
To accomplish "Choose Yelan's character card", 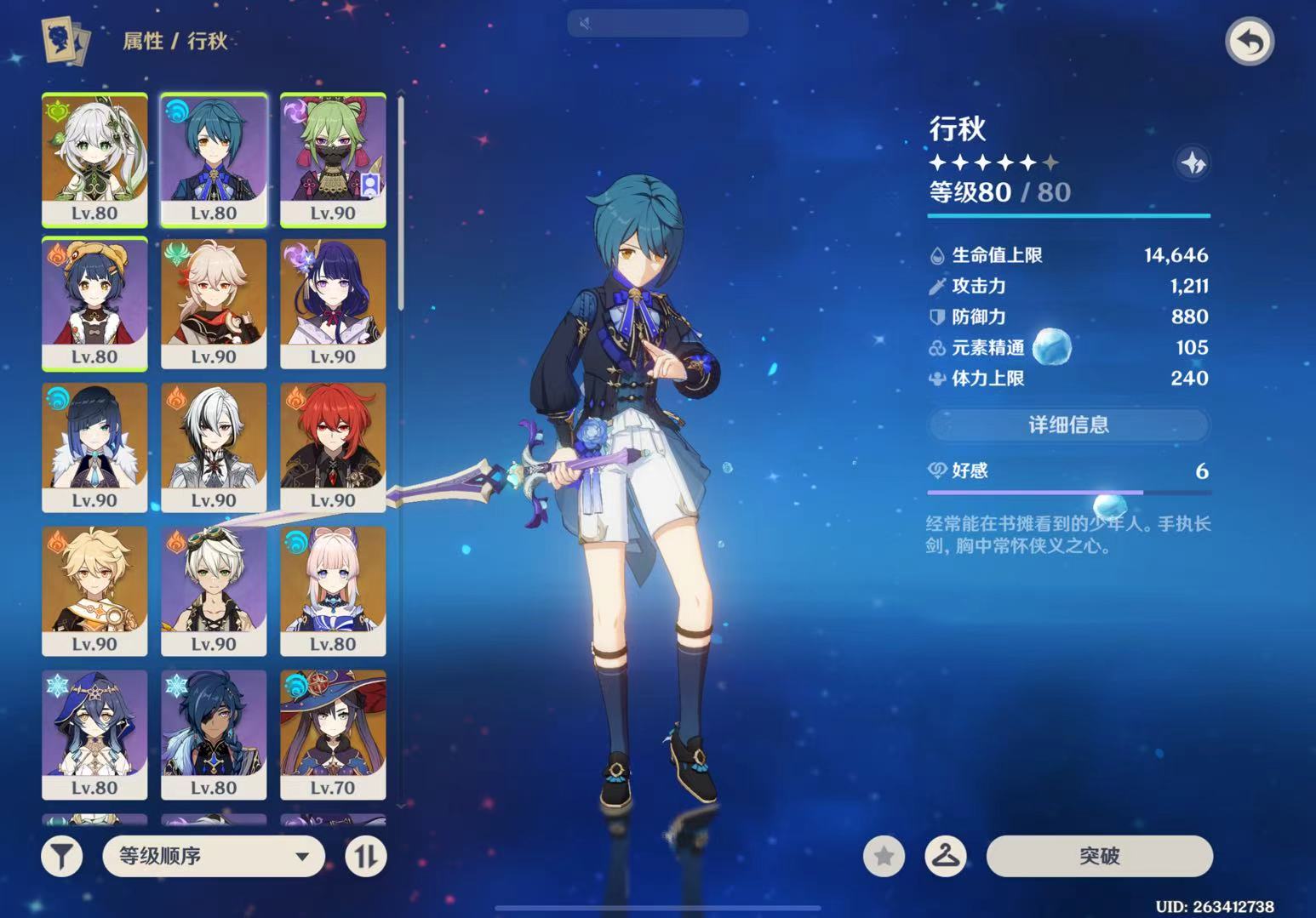I will (x=94, y=447).
